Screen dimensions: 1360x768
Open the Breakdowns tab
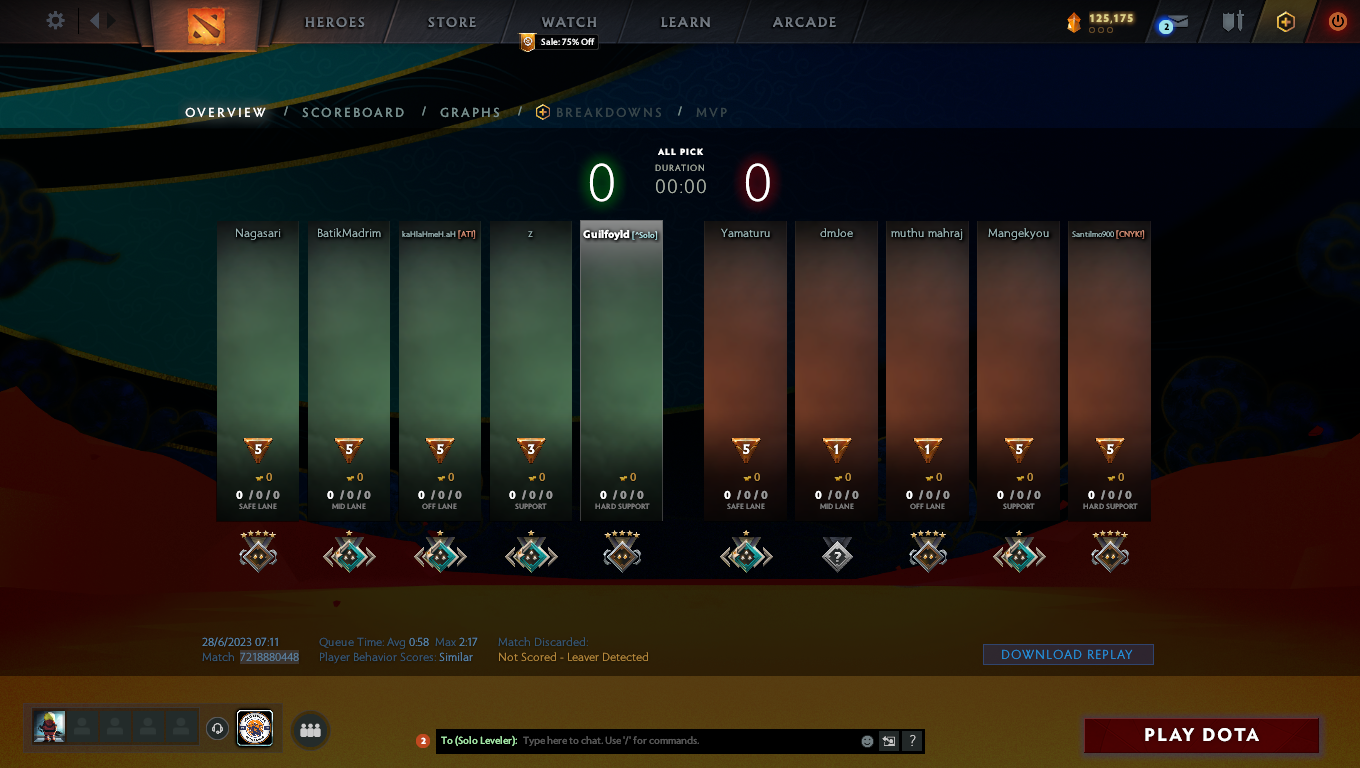(x=610, y=112)
